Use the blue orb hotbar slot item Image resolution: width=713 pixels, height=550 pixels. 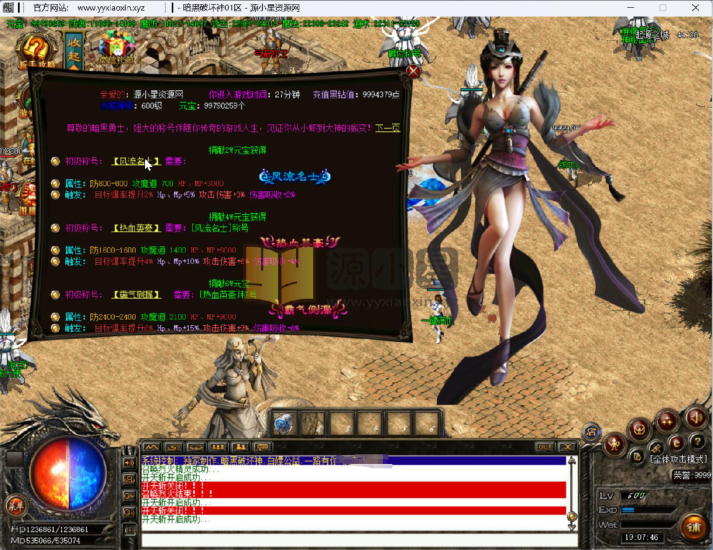(284, 423)
